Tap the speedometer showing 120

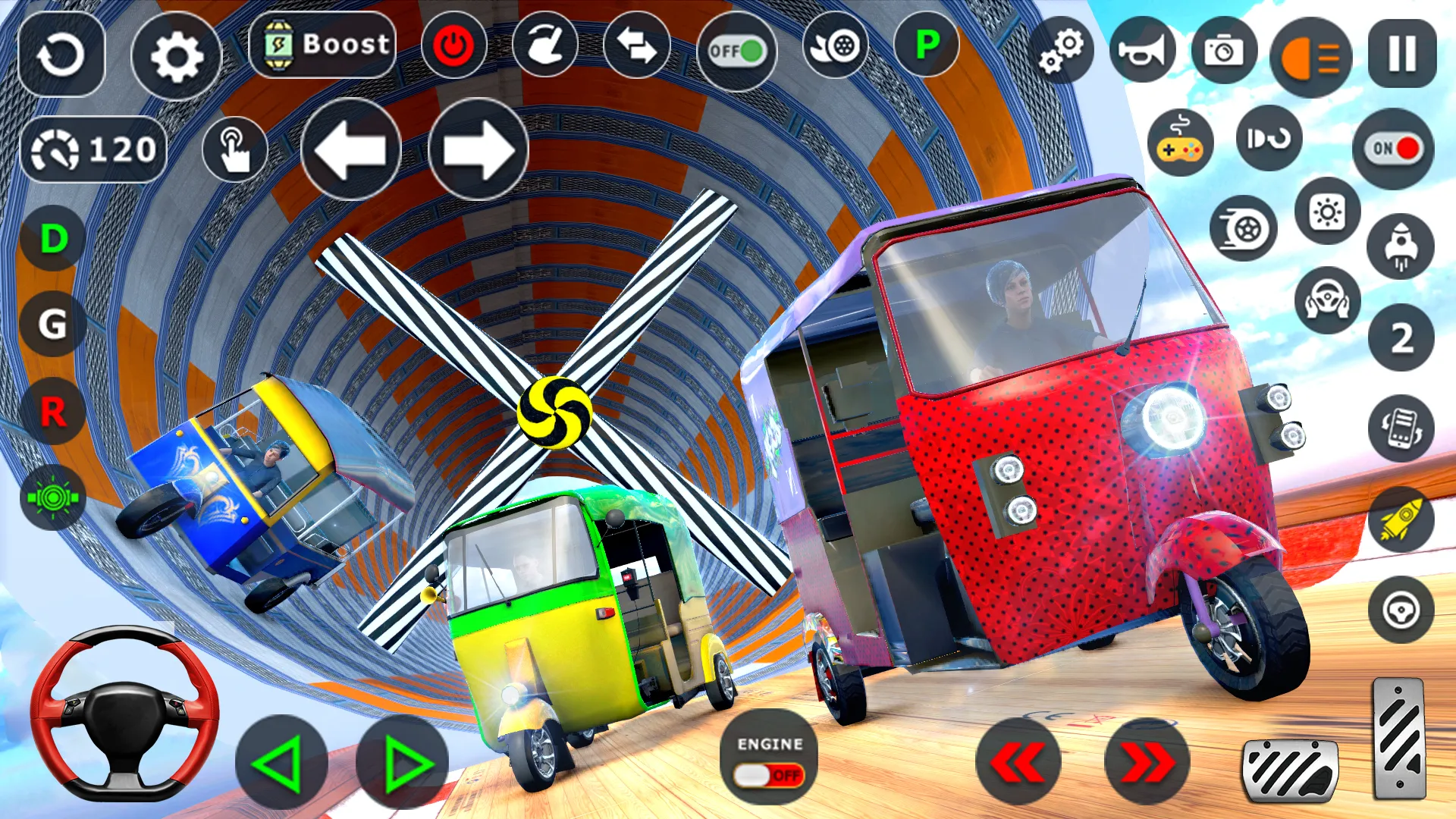pos(94,148)
